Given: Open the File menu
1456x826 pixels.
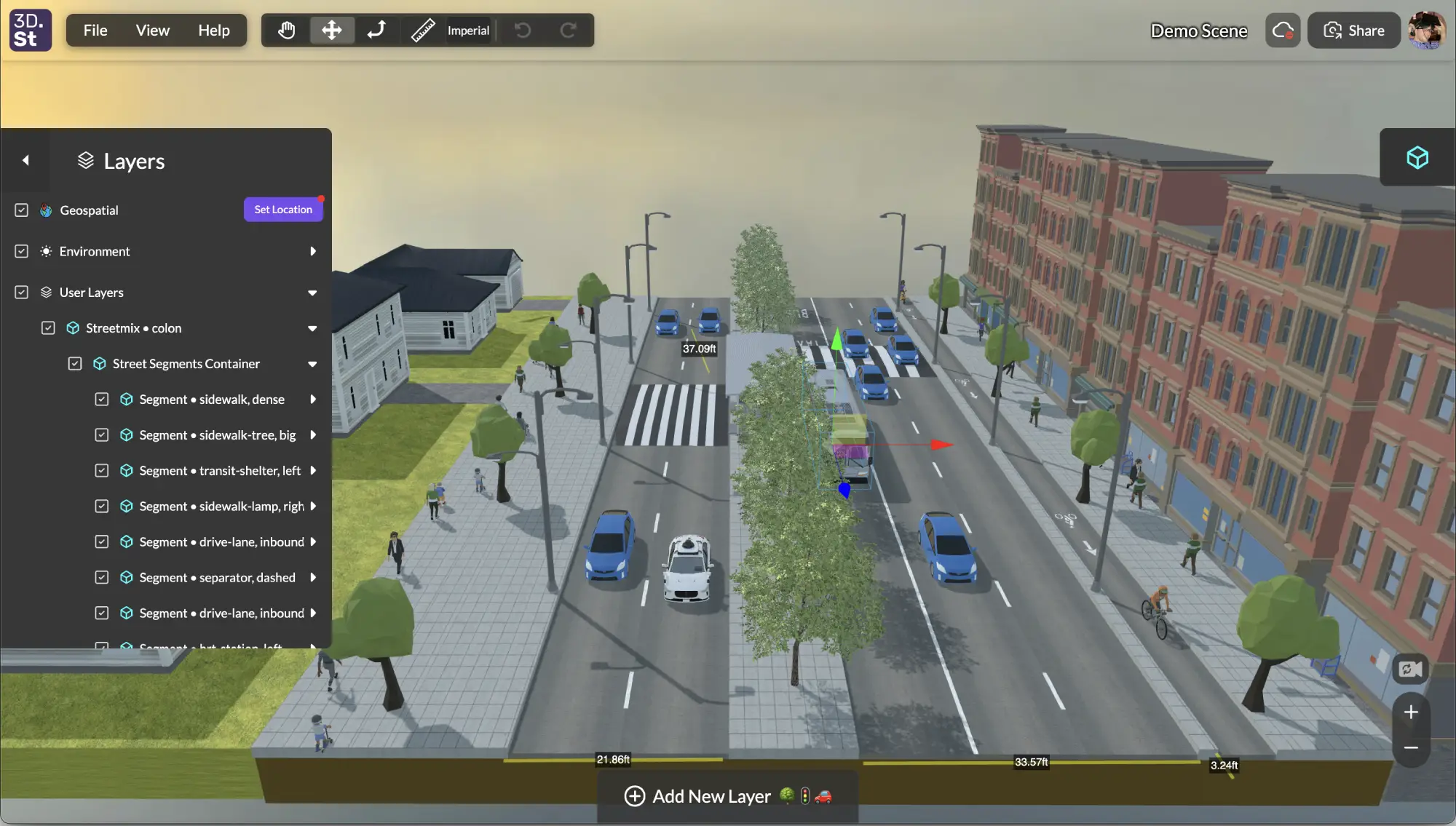Looking at the screenshot, I should click(95, 30).
